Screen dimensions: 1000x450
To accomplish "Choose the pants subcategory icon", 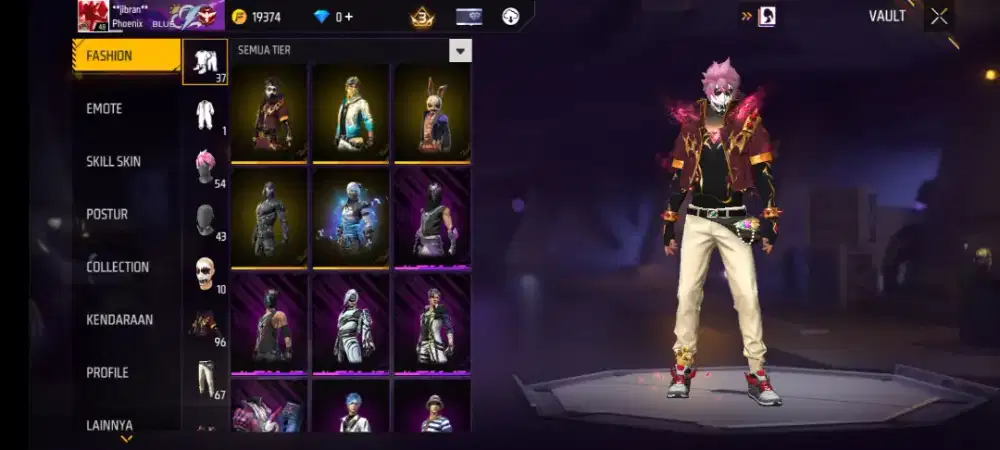I will (205, 378).
